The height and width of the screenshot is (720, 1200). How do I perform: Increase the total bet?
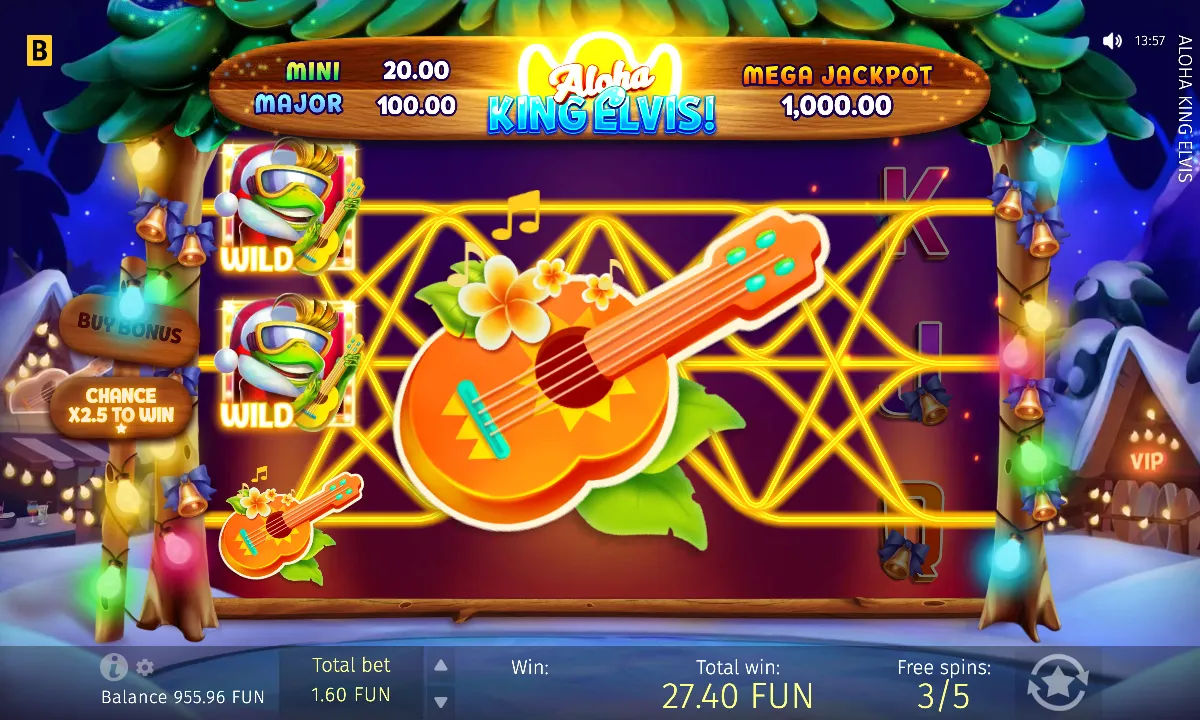click(x=440, y=665)
